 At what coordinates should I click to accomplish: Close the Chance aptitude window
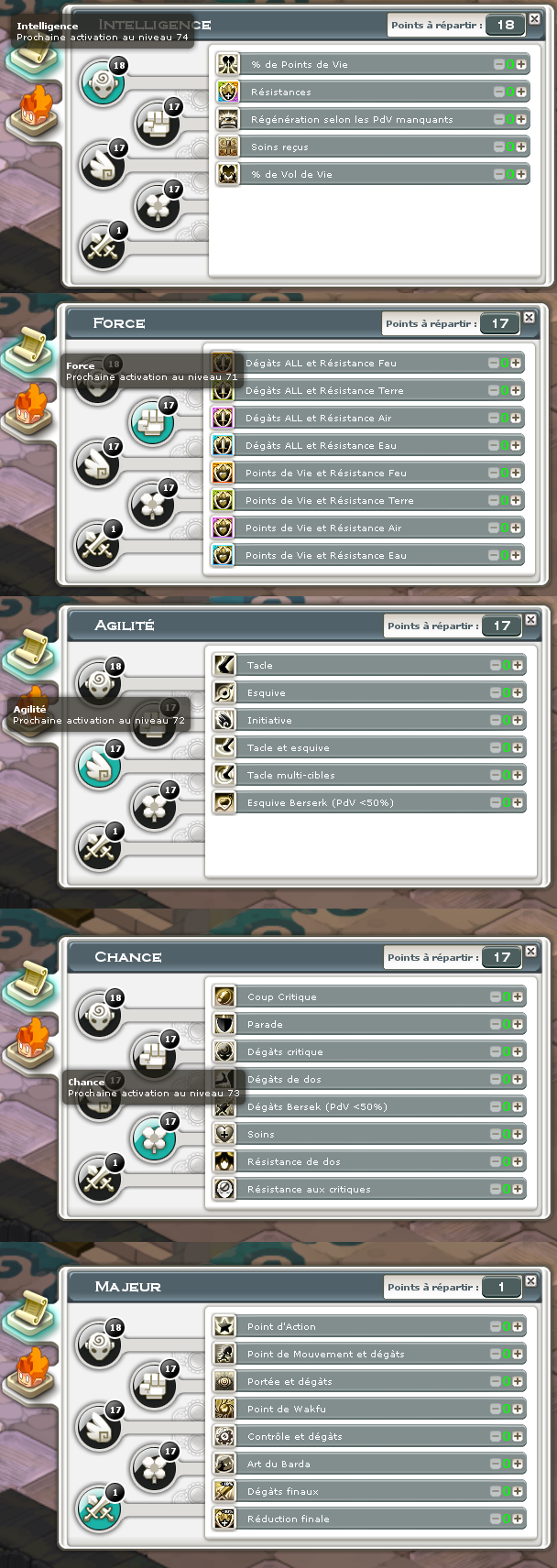pos(530,952)
